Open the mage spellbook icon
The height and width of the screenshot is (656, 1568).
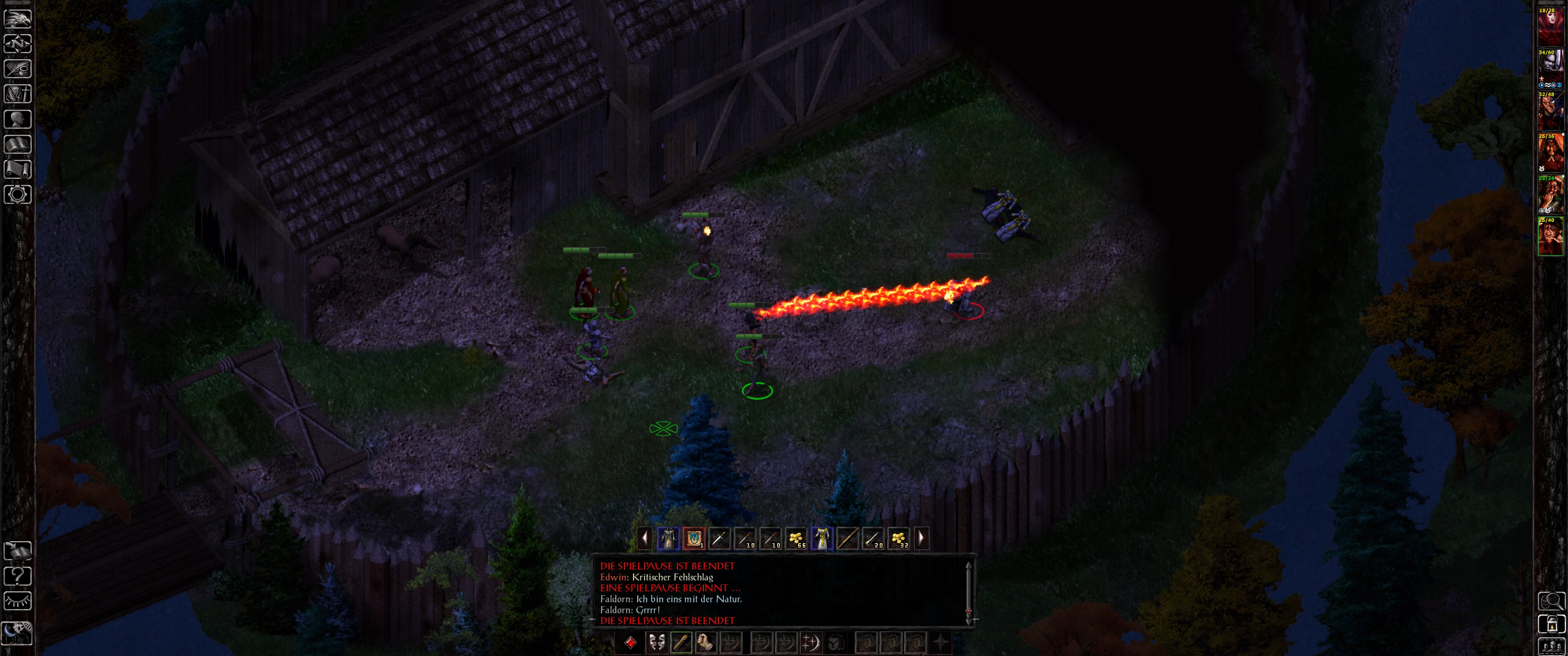[18, 144]
